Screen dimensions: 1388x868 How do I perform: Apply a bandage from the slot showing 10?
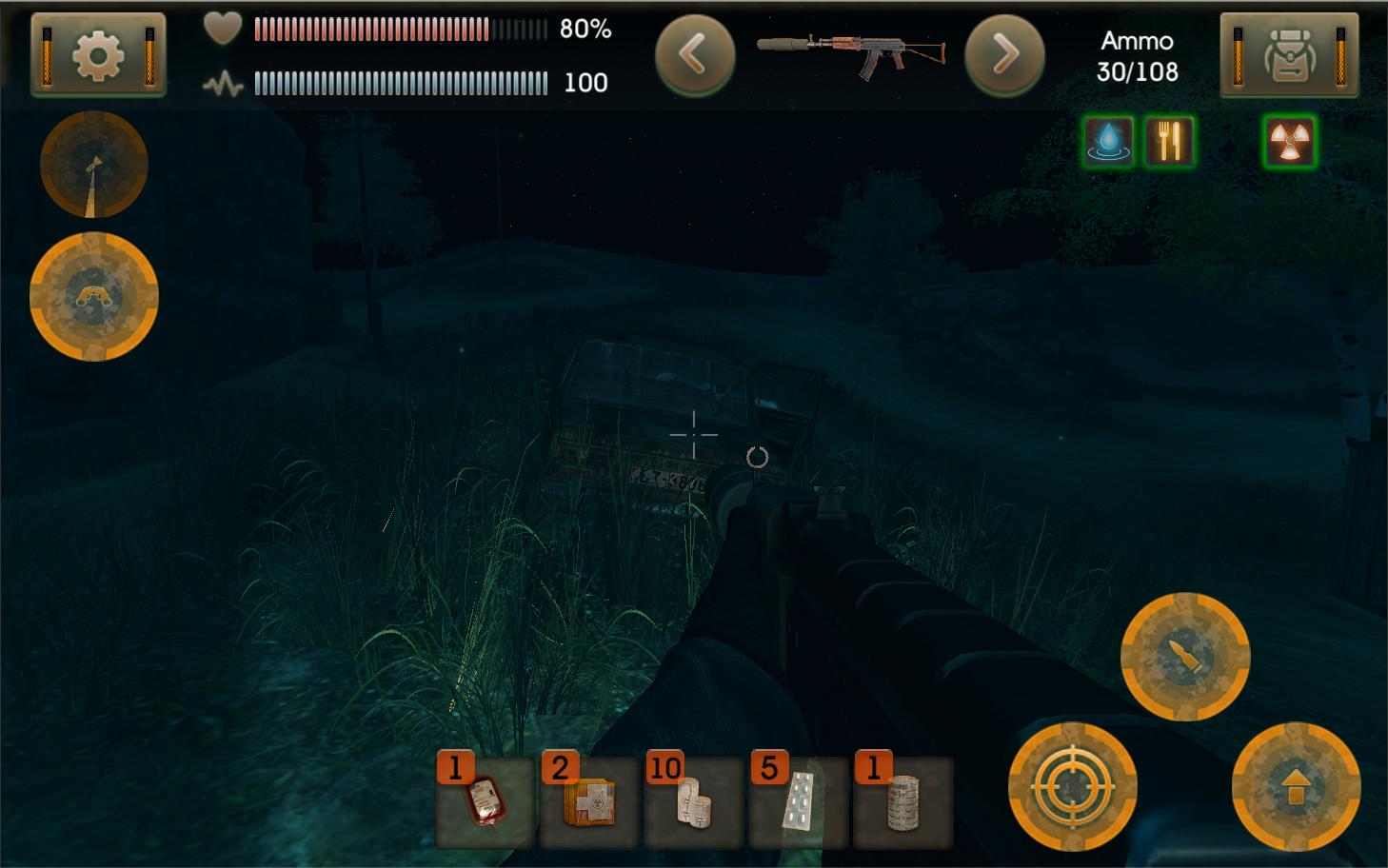click(693, 804)
